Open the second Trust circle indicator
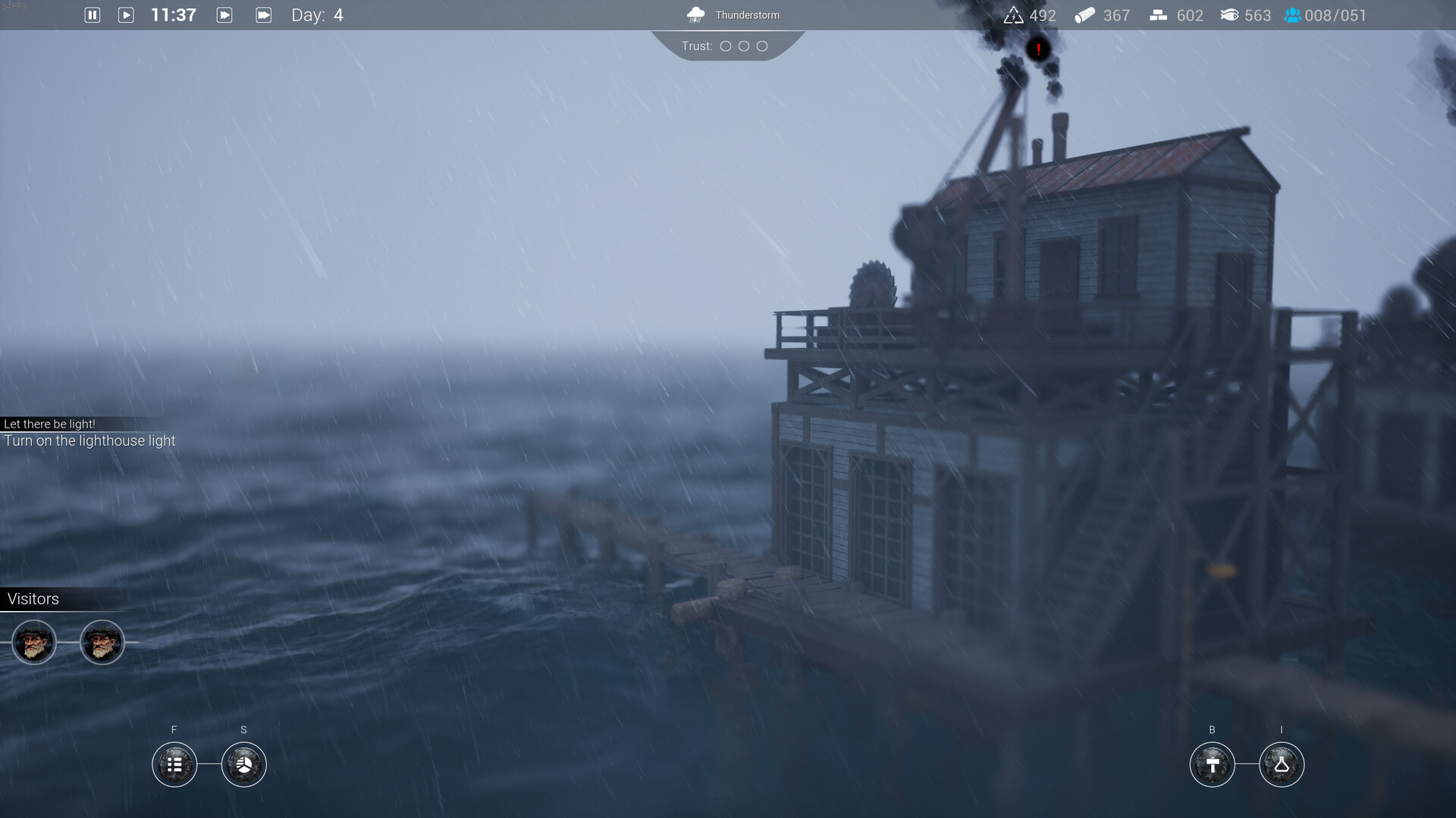1456x818 pixels. [x=742, y=46]
